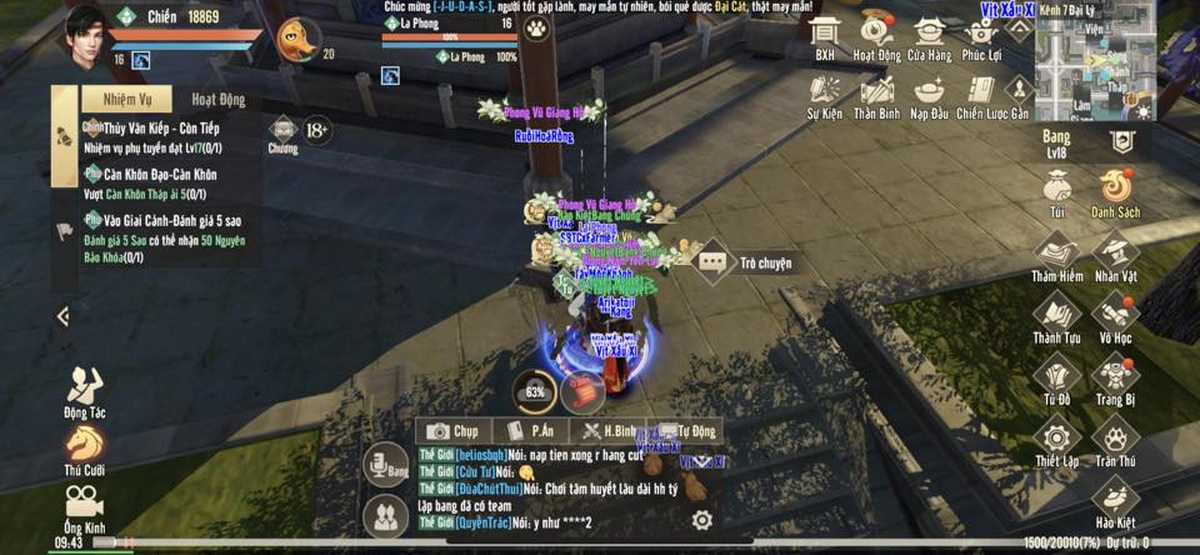Switch to the Hoạt Động quest tab
The height and width of the screenshot is (555, 1200).
218,100
